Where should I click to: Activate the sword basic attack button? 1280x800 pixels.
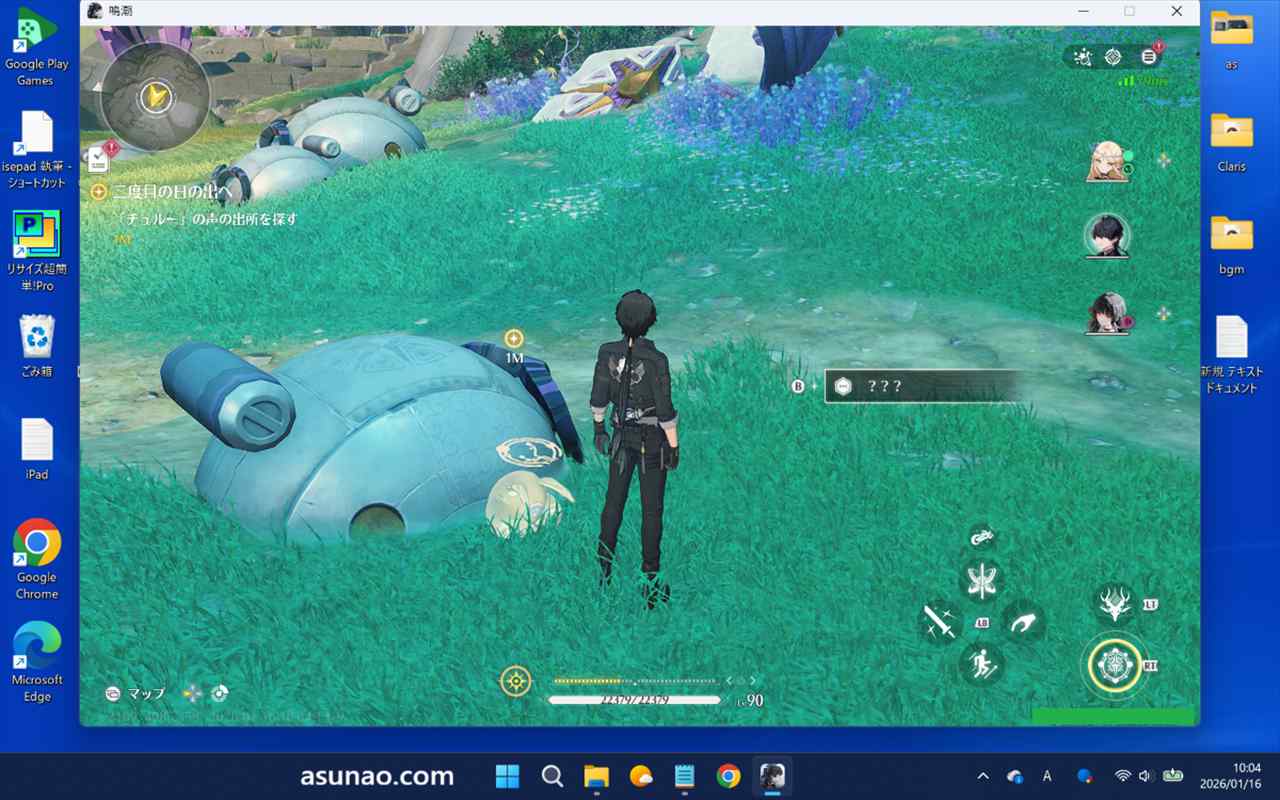[x=940, y=622]
